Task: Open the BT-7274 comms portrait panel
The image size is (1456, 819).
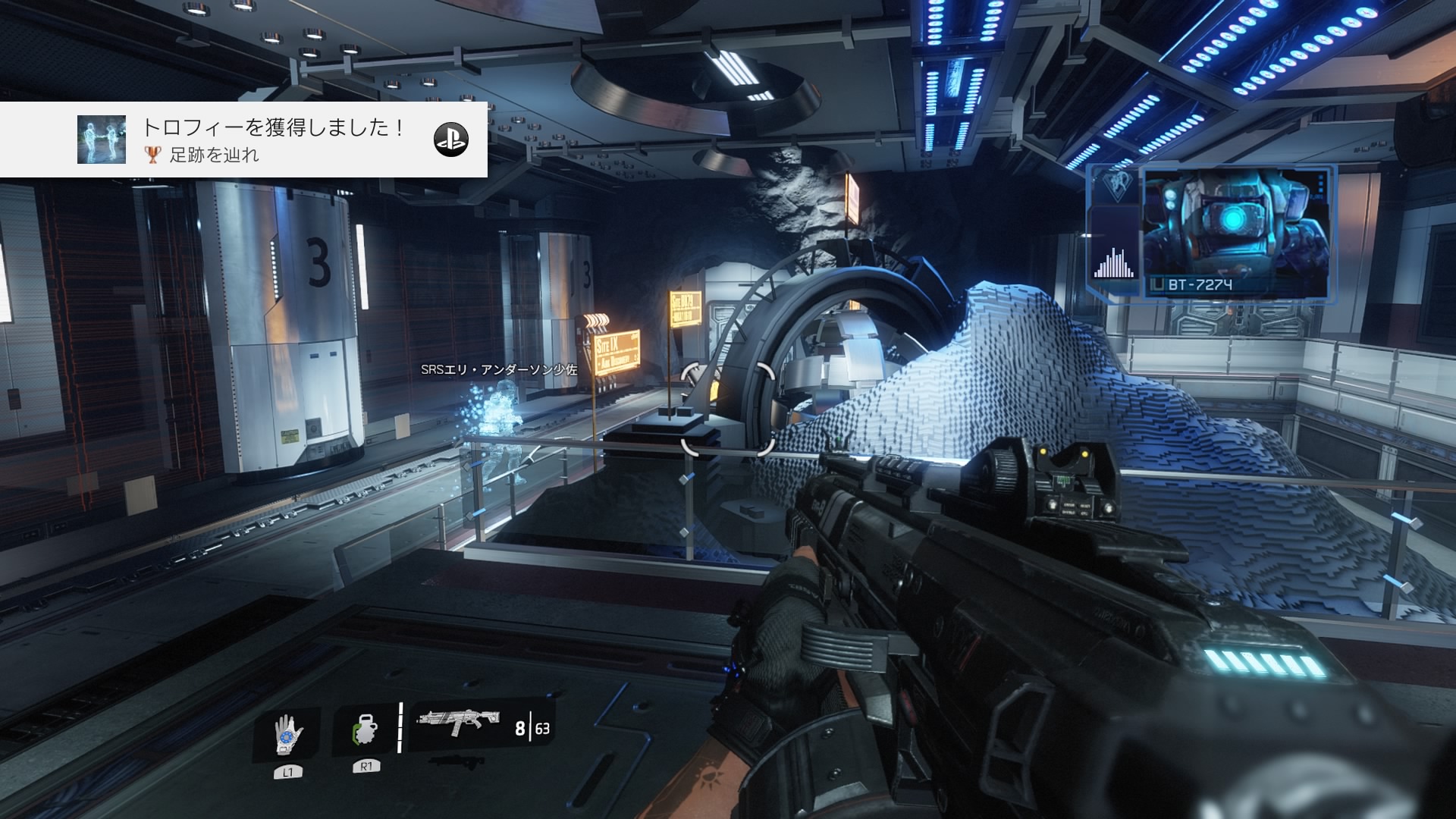Action: [x=1235, y=232]
